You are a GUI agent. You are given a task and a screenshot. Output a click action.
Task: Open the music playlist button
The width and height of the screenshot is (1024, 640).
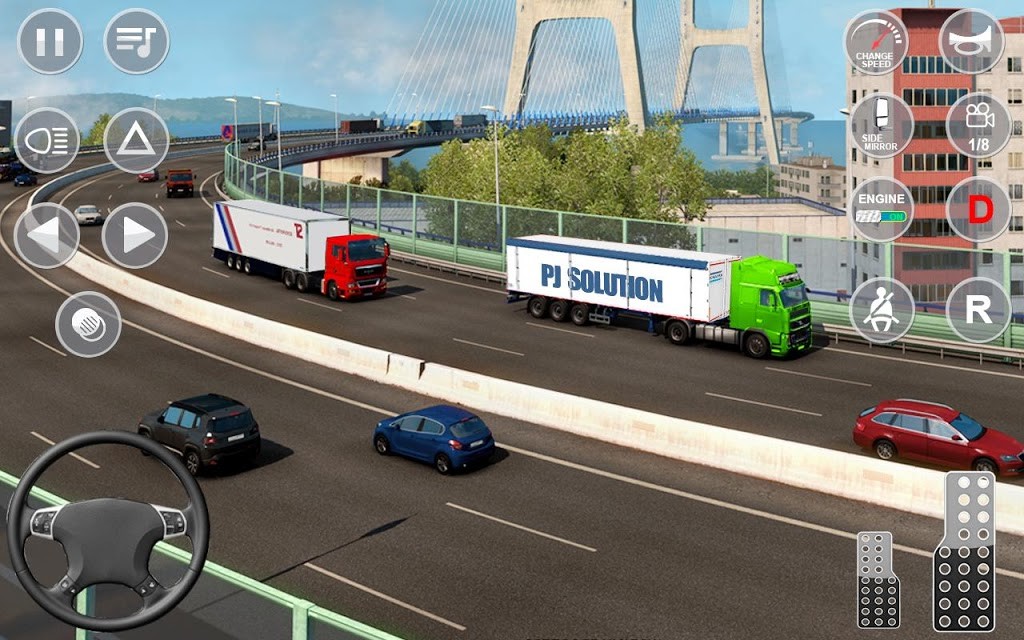[x=136, y=41]
